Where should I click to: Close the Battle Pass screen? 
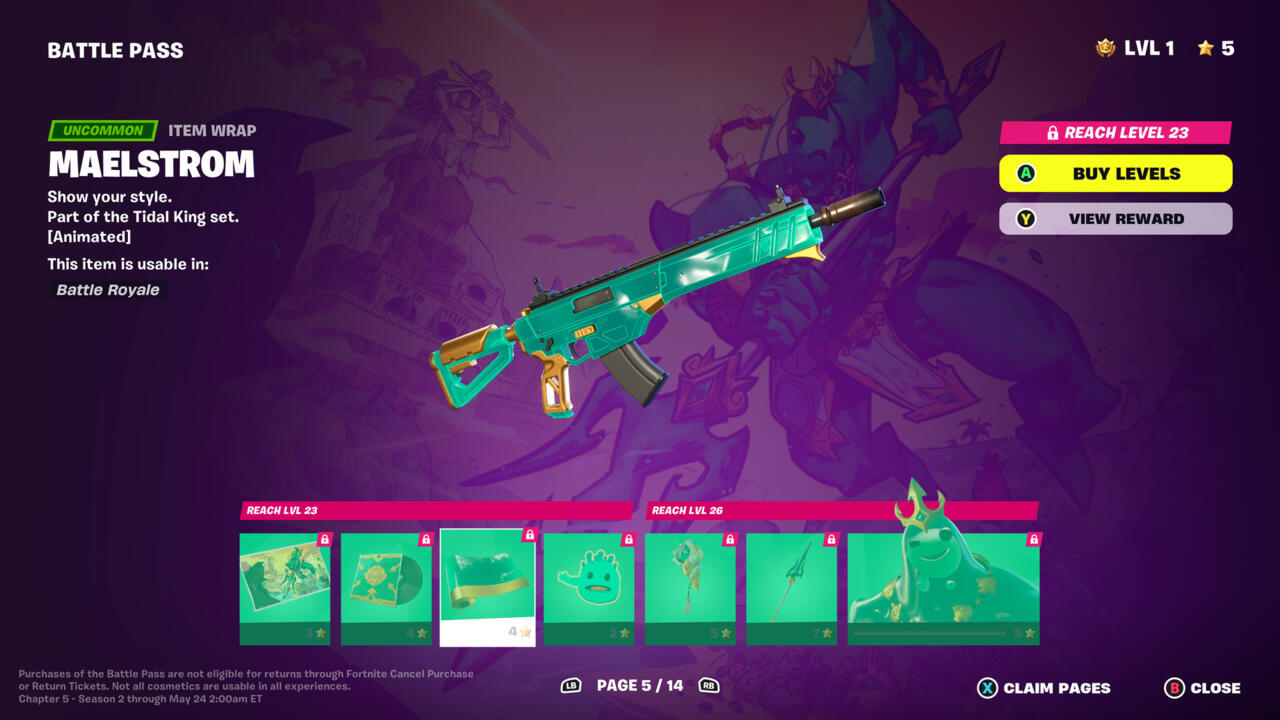tap(1203, 688)
